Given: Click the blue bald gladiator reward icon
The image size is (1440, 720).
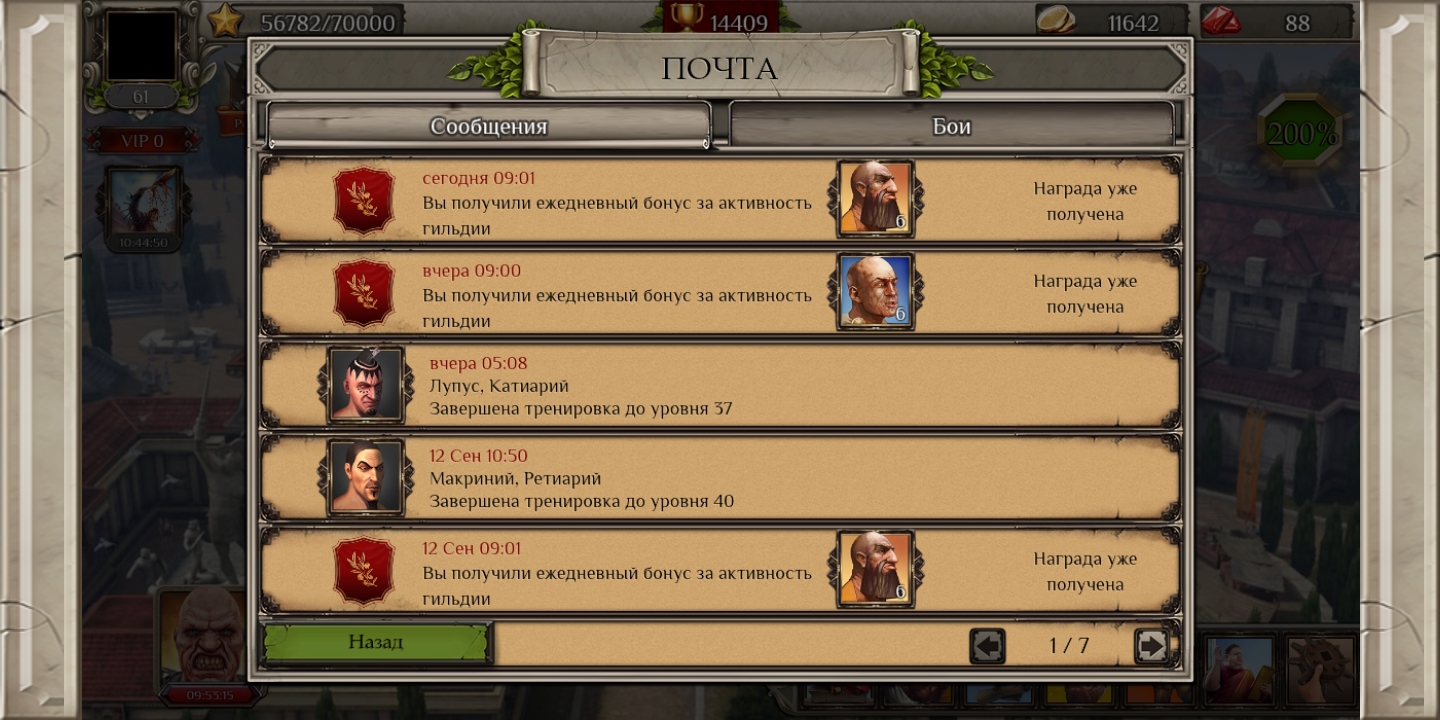Looking at the screenshot, I should tap(875, 291).
